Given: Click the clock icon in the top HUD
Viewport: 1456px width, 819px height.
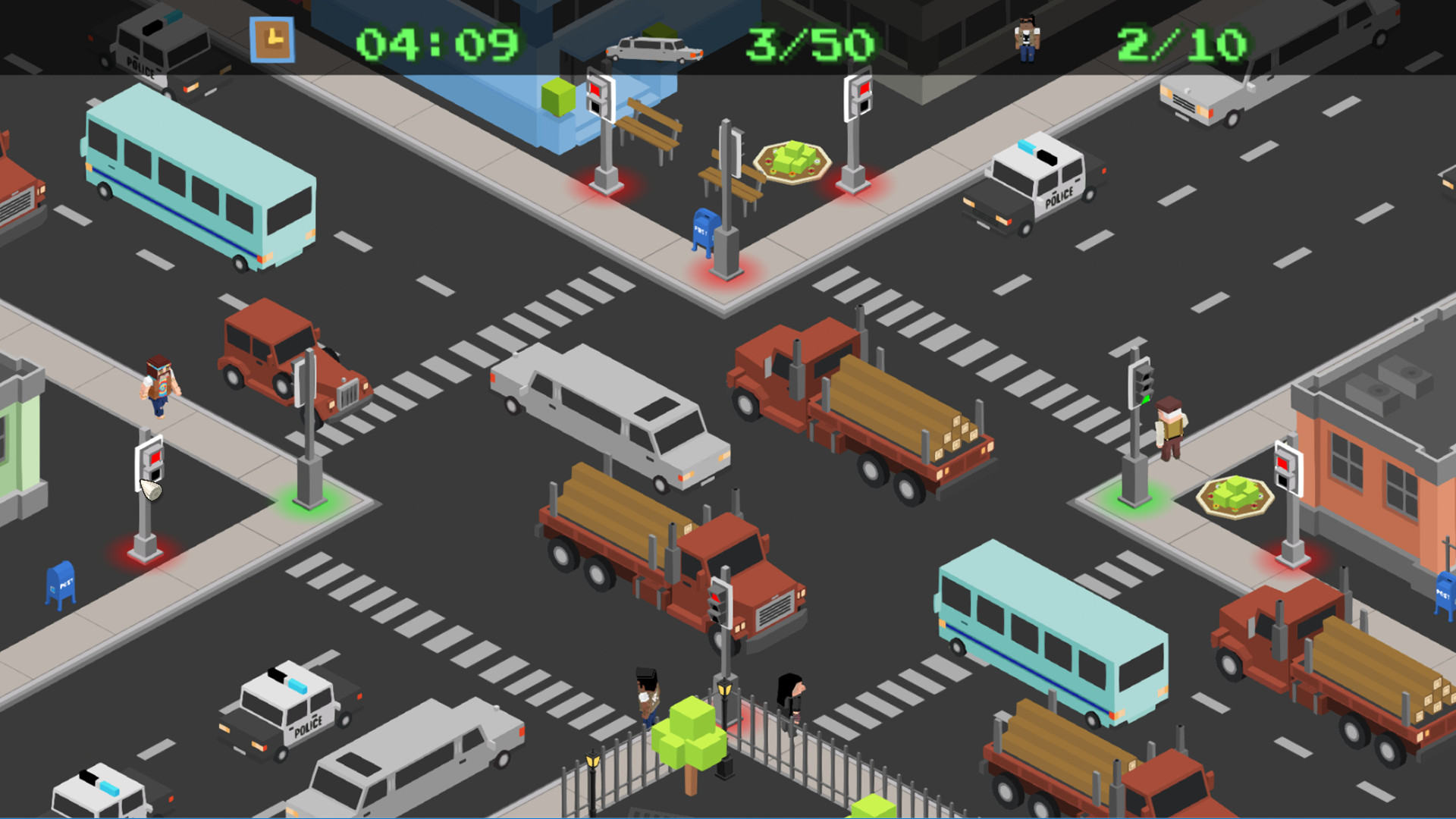Looking at the screenshot, I should (273, 38).
